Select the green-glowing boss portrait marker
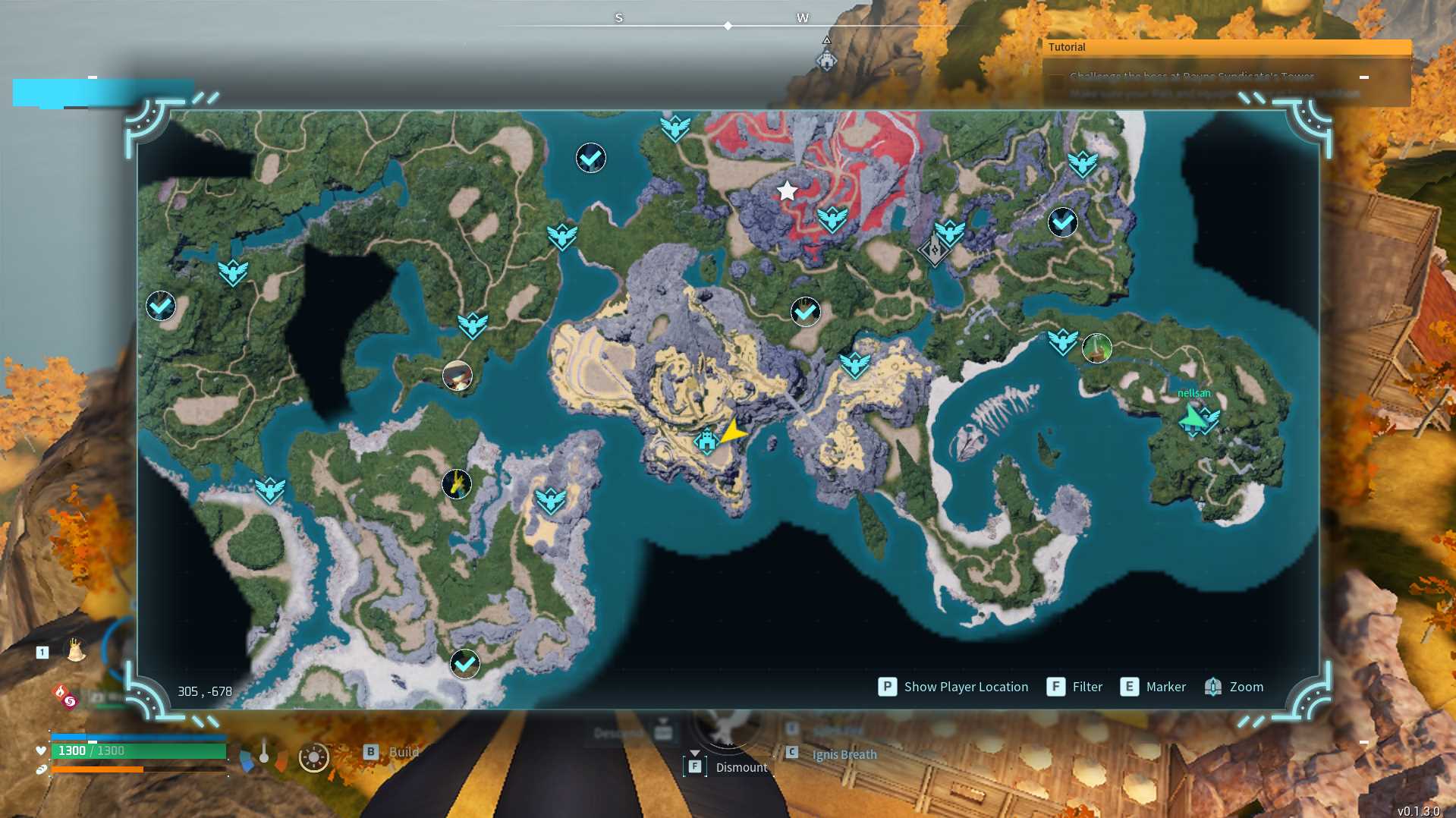The width and height of the screenshot is (1456, 818). click(1096, 348)
